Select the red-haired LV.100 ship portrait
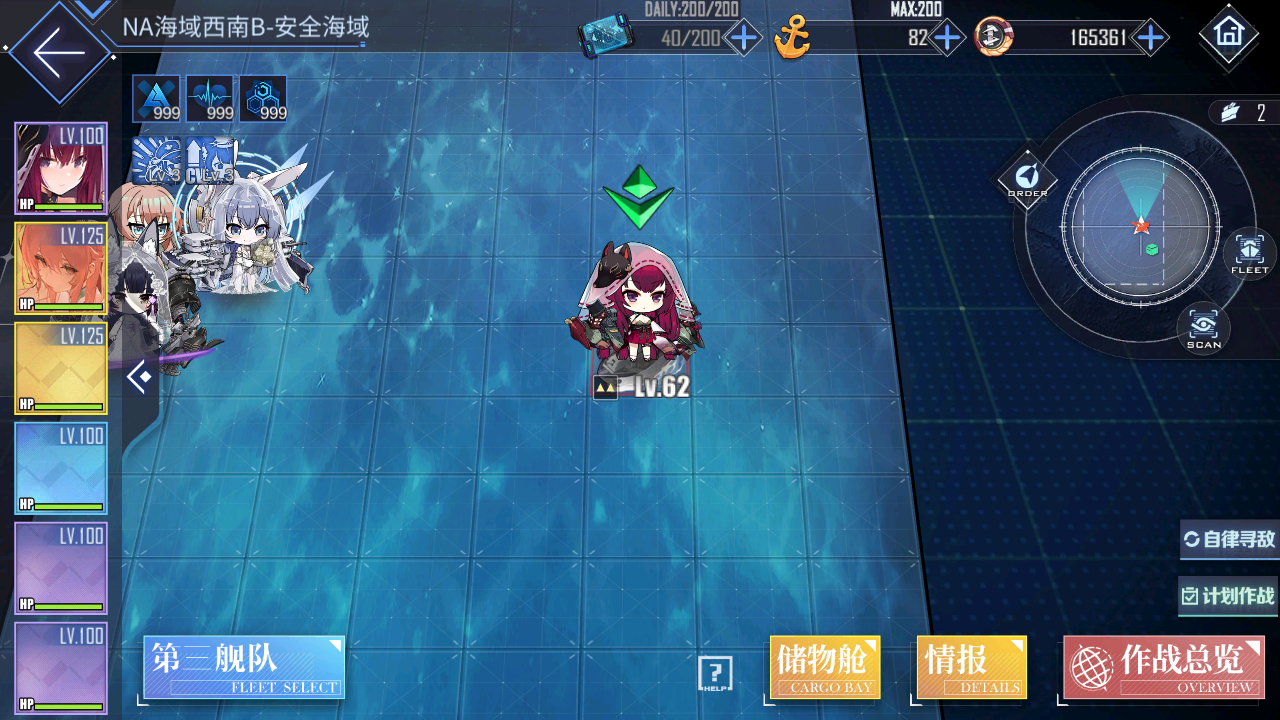The width and height of the screenshot is (1280, 720). point(60,168)
